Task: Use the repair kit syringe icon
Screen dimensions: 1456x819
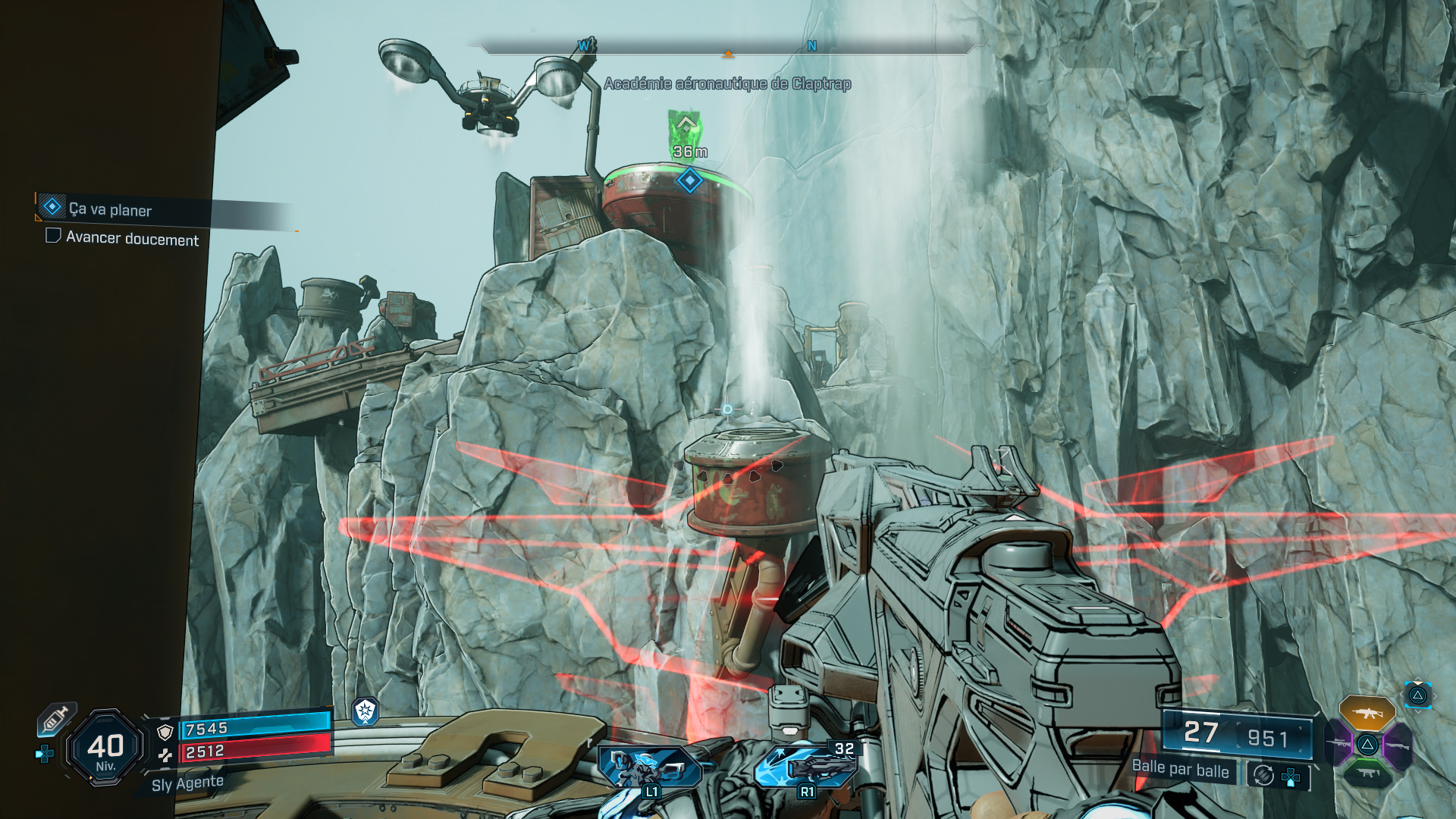Action: coord(56,719)
